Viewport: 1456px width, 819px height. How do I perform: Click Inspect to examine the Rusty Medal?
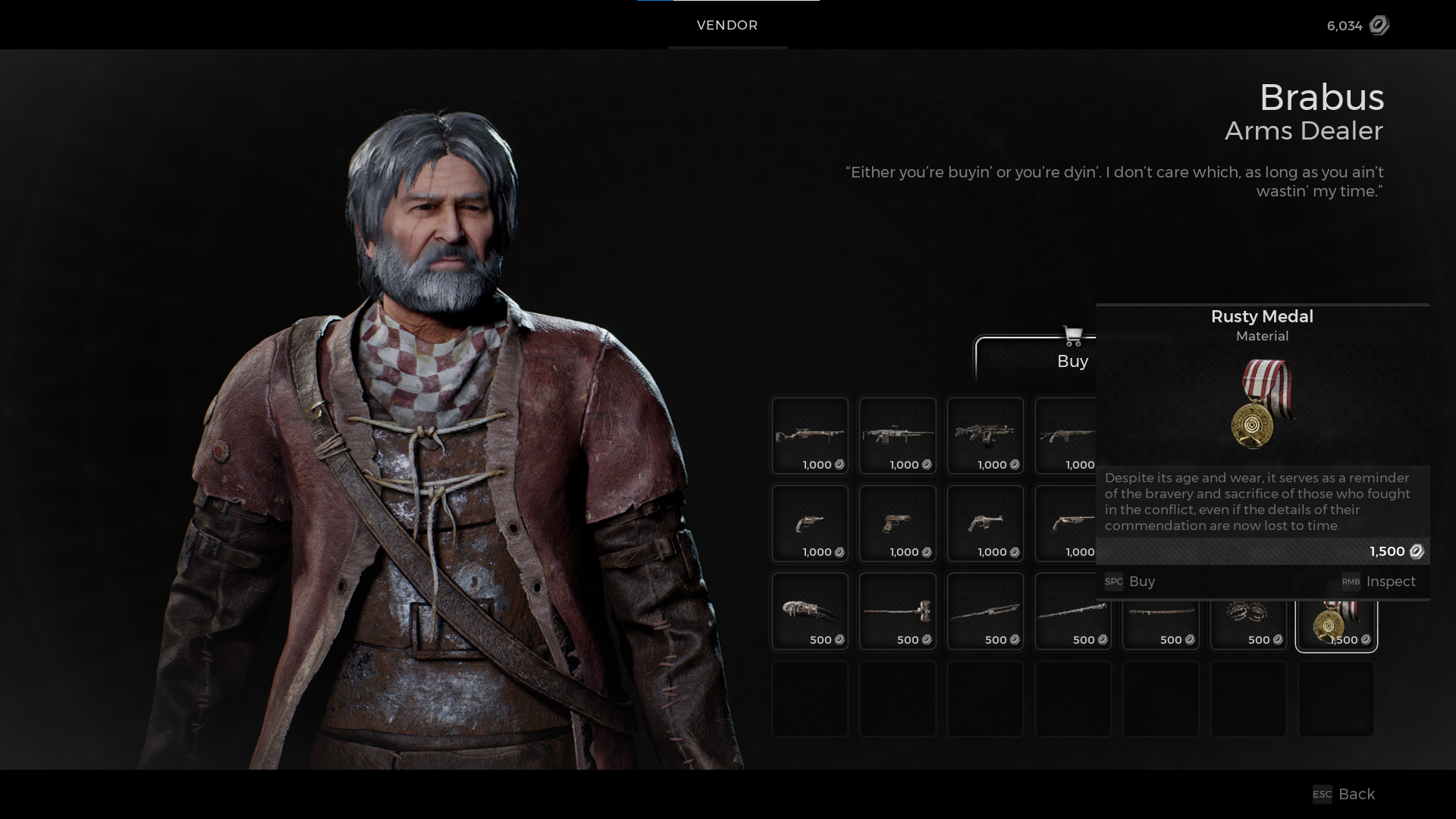[1390, 582]
